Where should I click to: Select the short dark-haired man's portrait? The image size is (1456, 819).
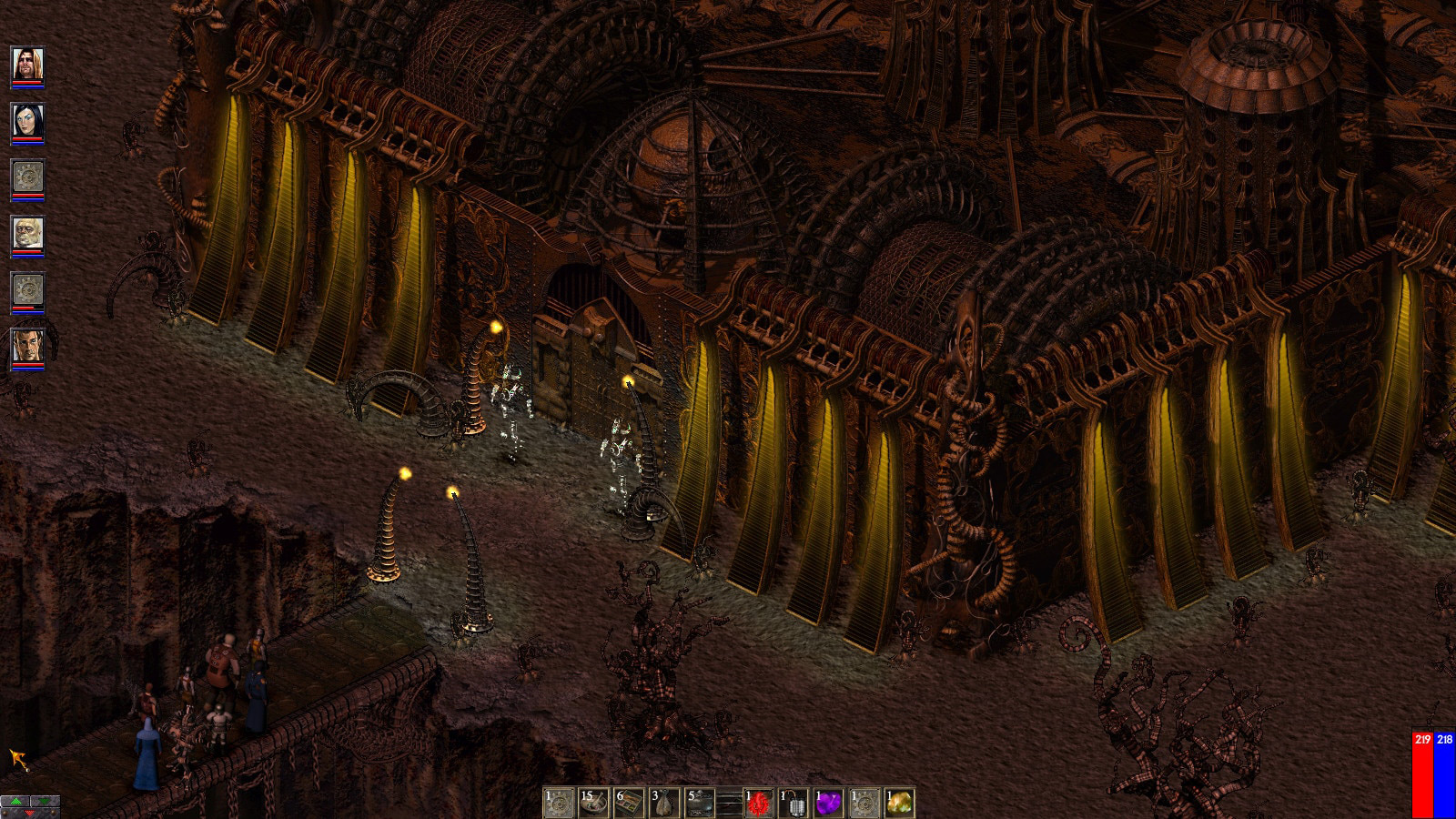[27, 347]
